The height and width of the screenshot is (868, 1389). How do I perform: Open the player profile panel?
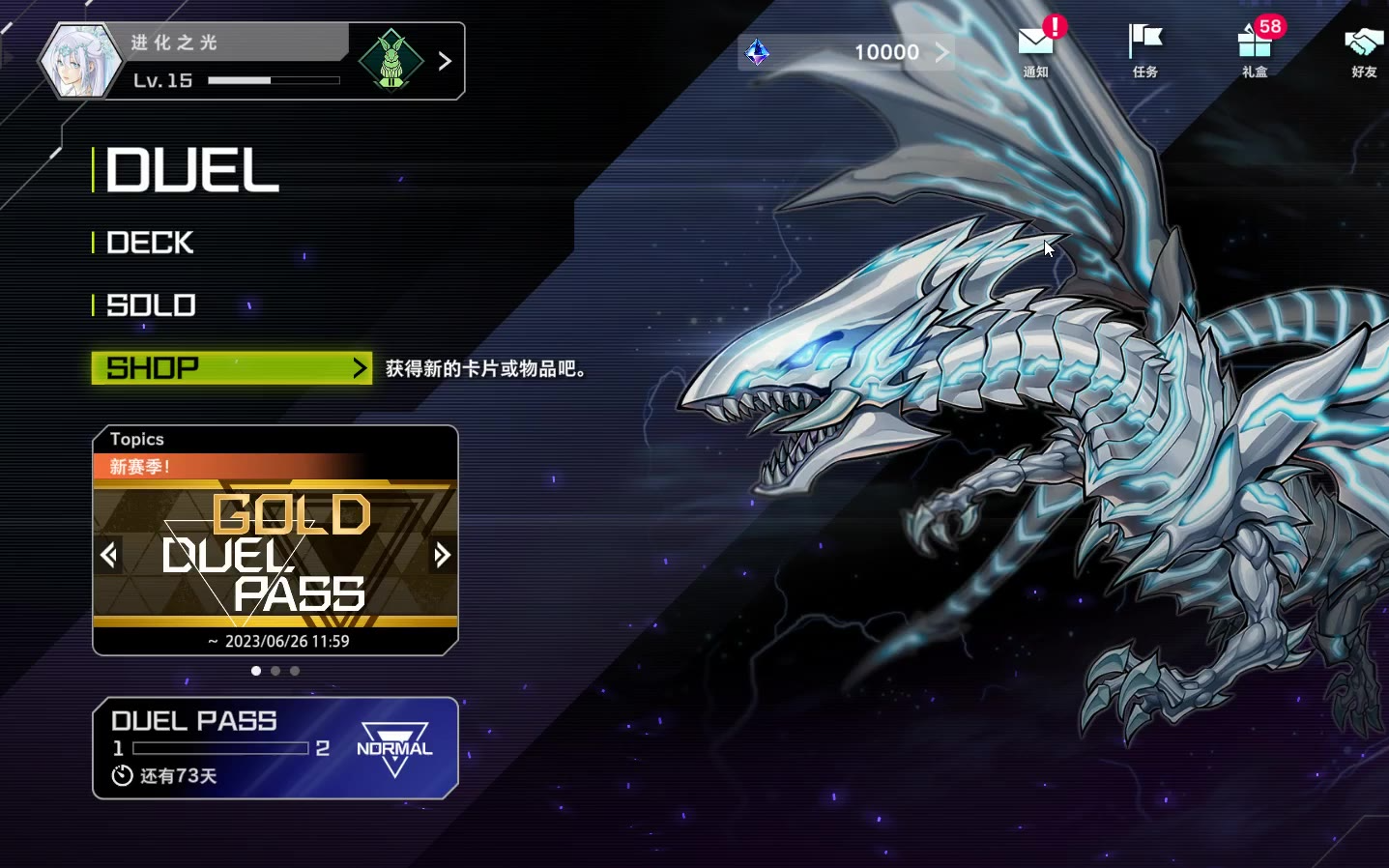193,61
